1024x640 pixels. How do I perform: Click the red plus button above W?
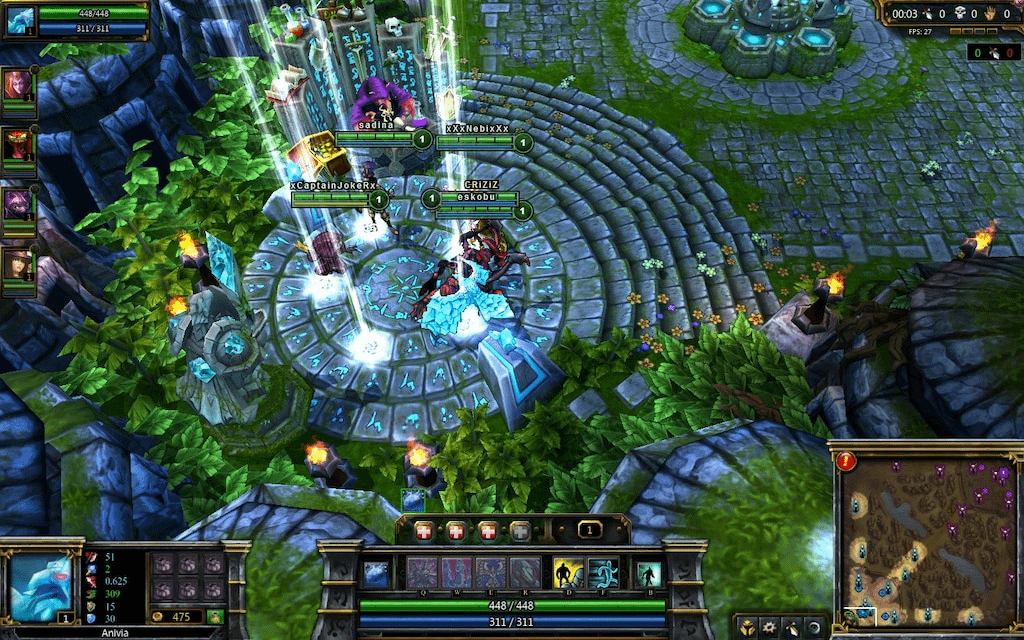(456, 531)
